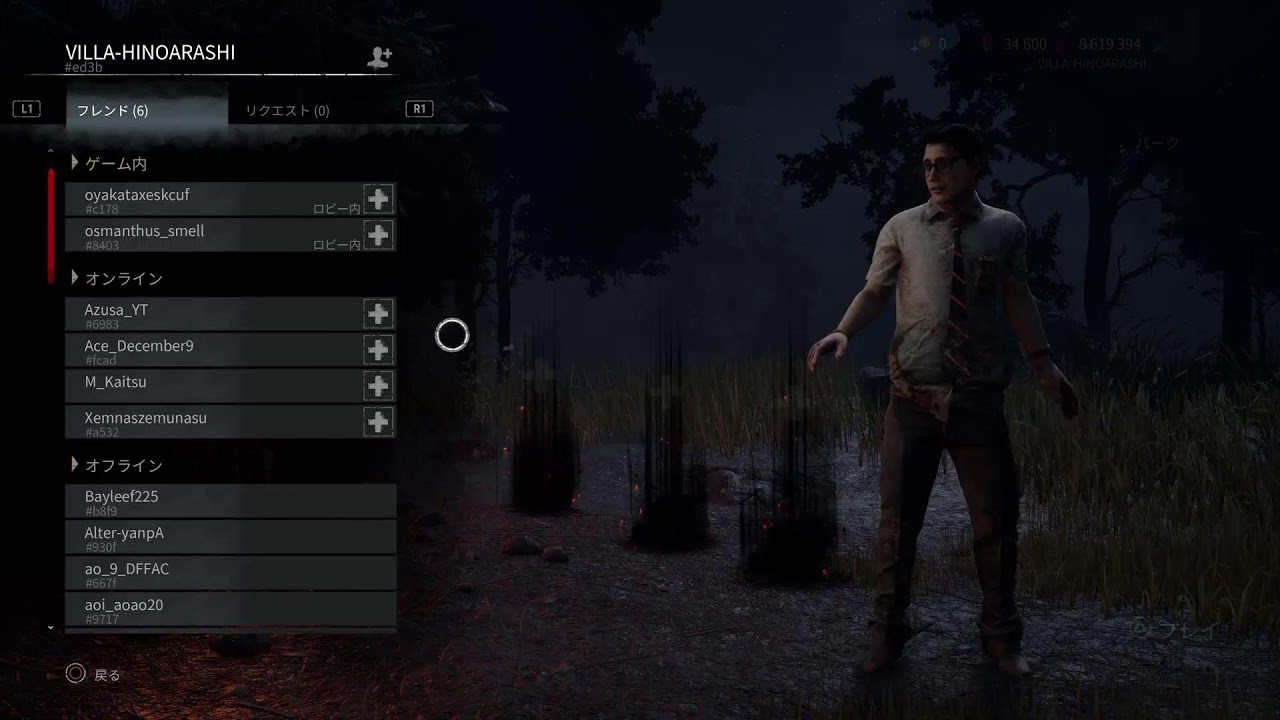This screenshot has height=720, width=1280.
Task: Collapse the オフライン section
Action: [75, 465]
